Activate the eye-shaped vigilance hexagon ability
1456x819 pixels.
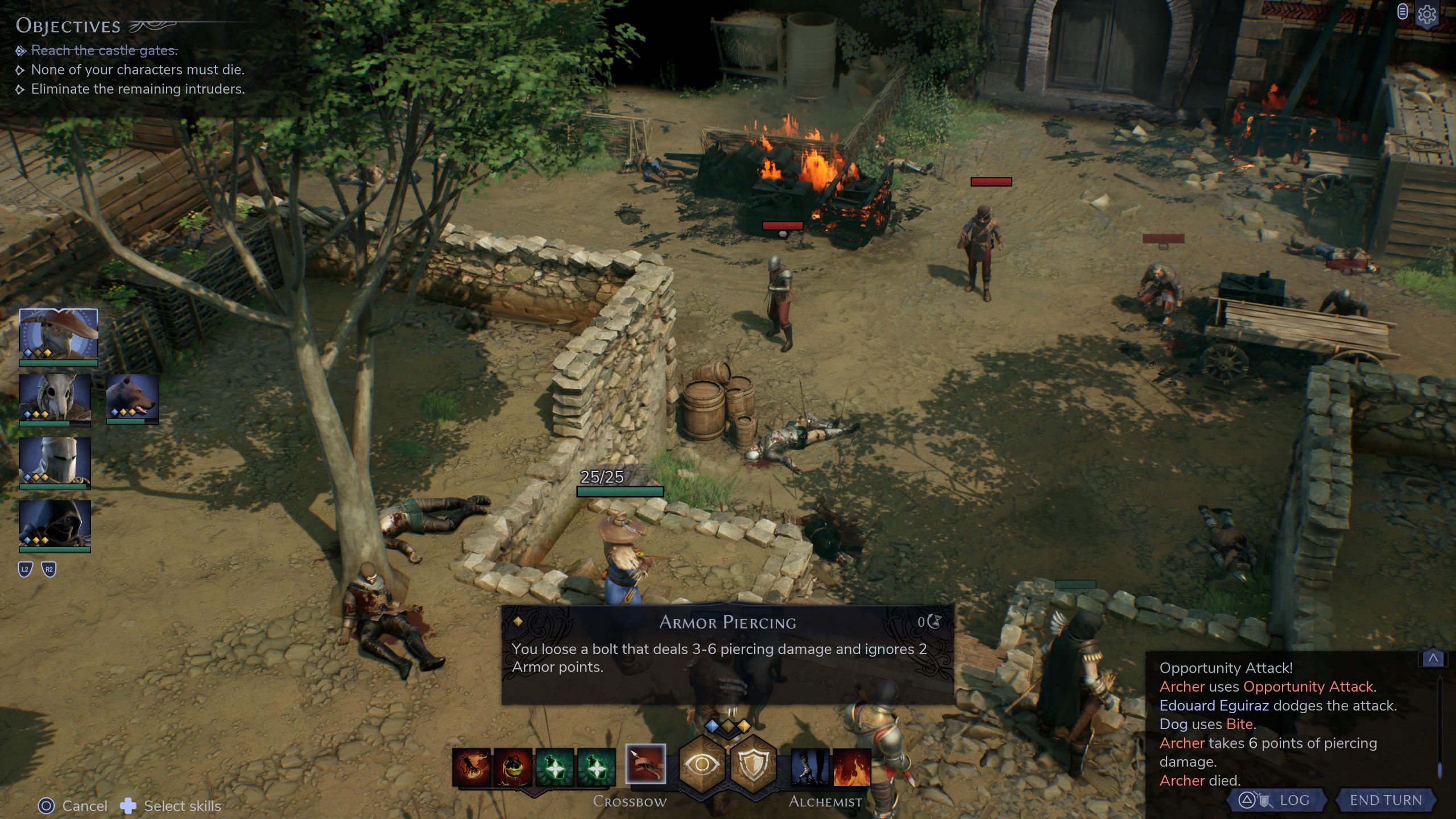[701, 764]
